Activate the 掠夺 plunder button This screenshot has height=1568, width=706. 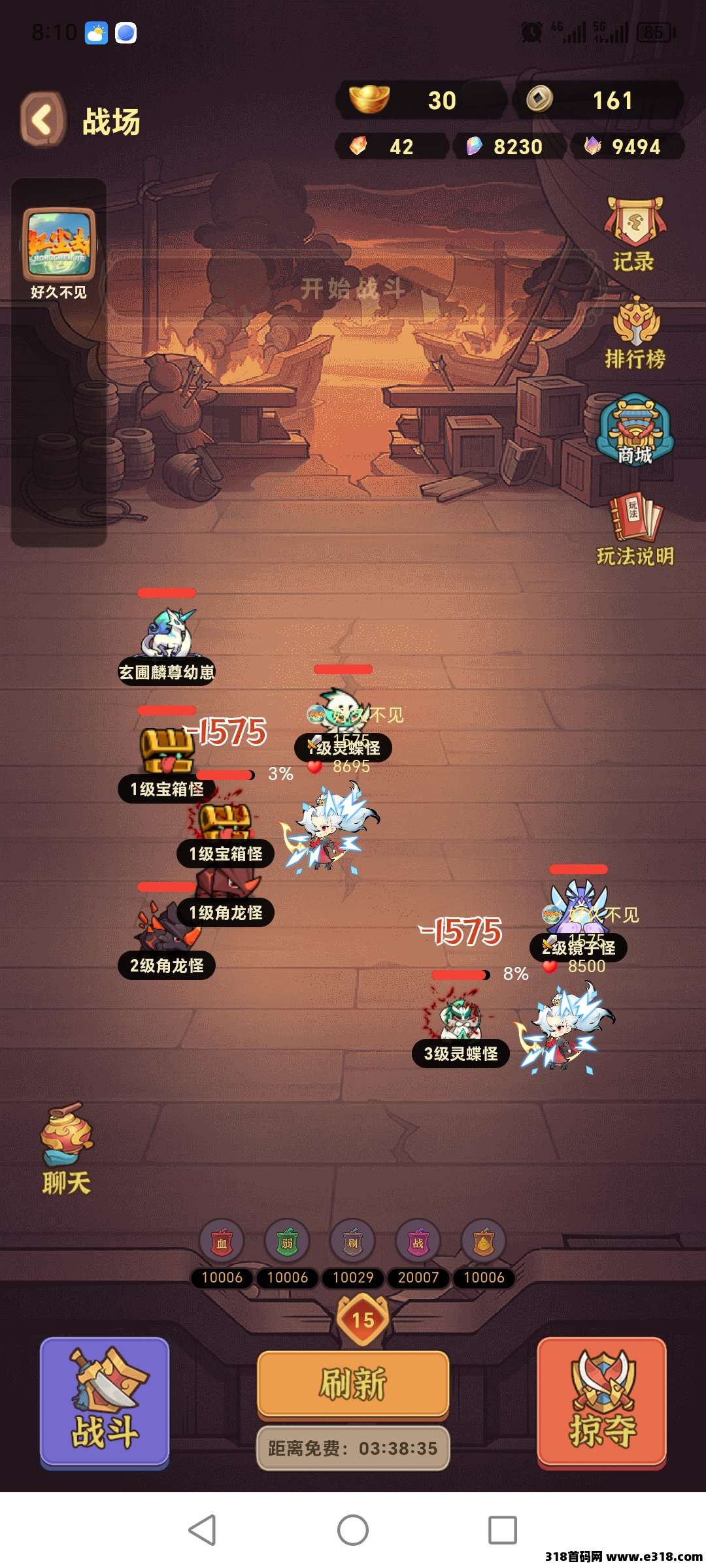point(601,1401)
